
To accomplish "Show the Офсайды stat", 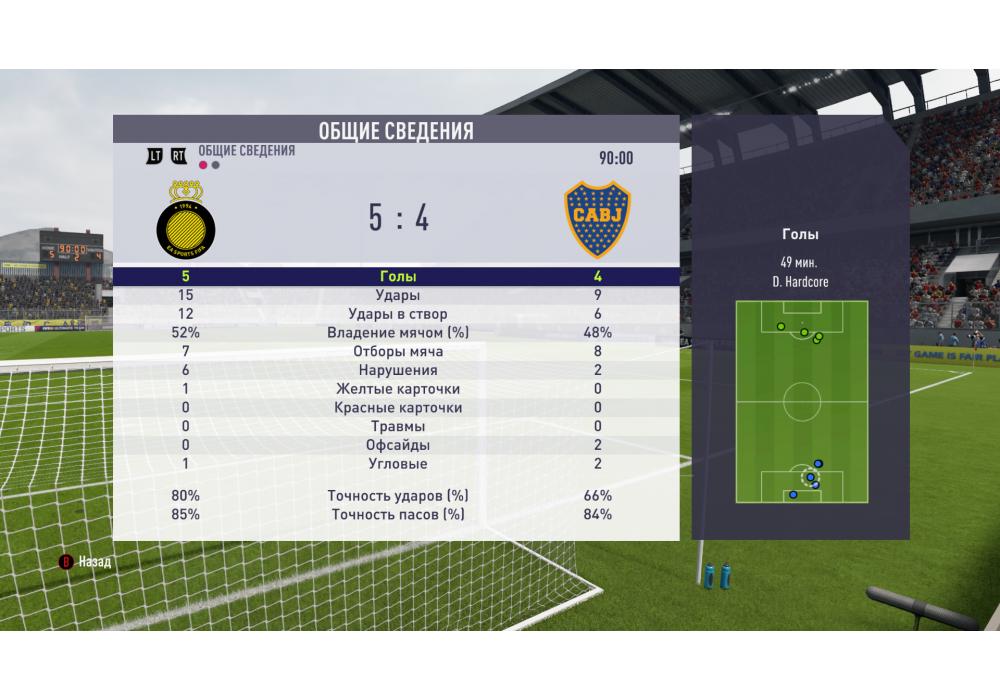I will [x=396, y=445].
